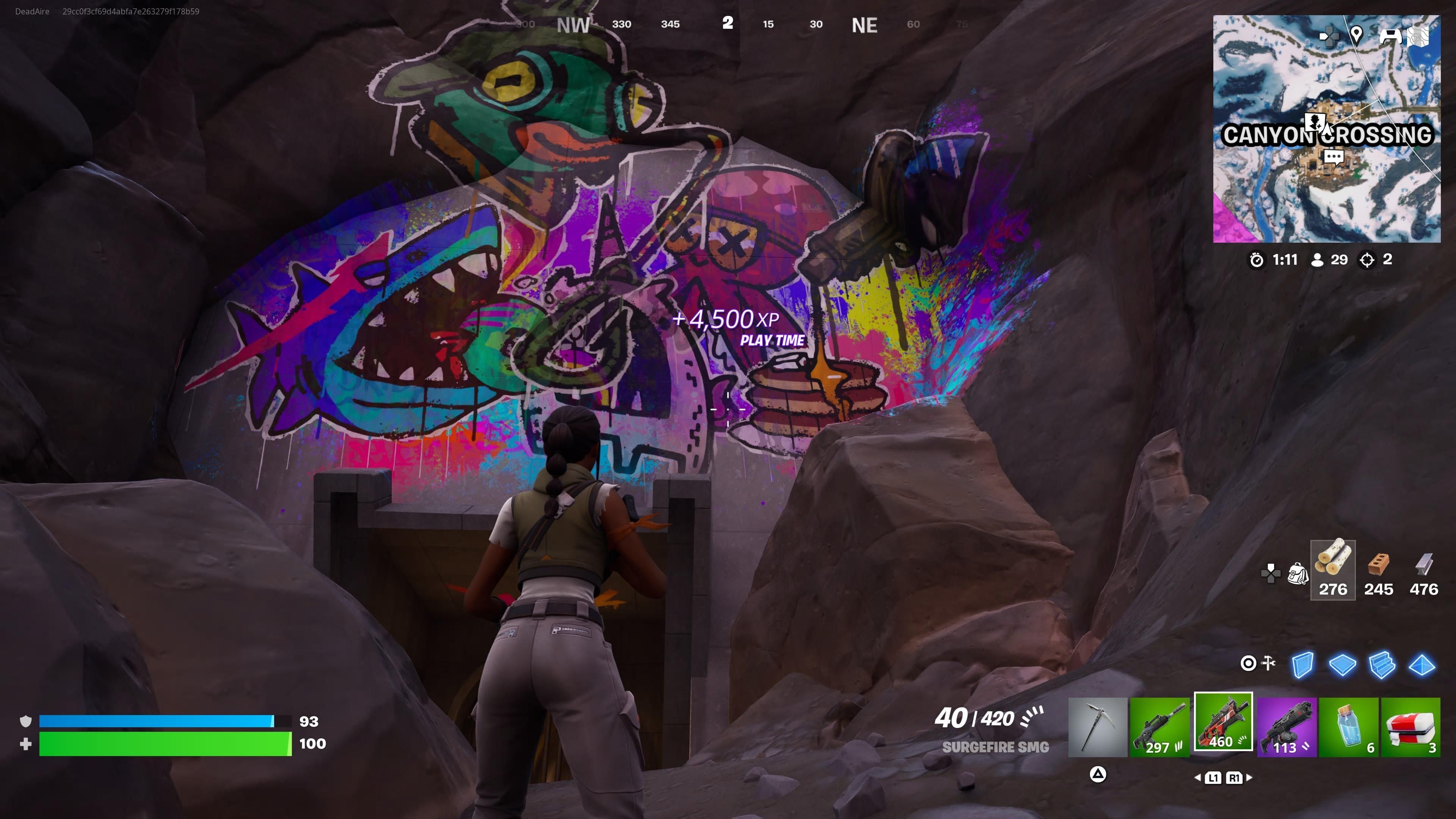Toggle the build mode tools icon
The image size is (1456, 819).
tap(1257, 663)
